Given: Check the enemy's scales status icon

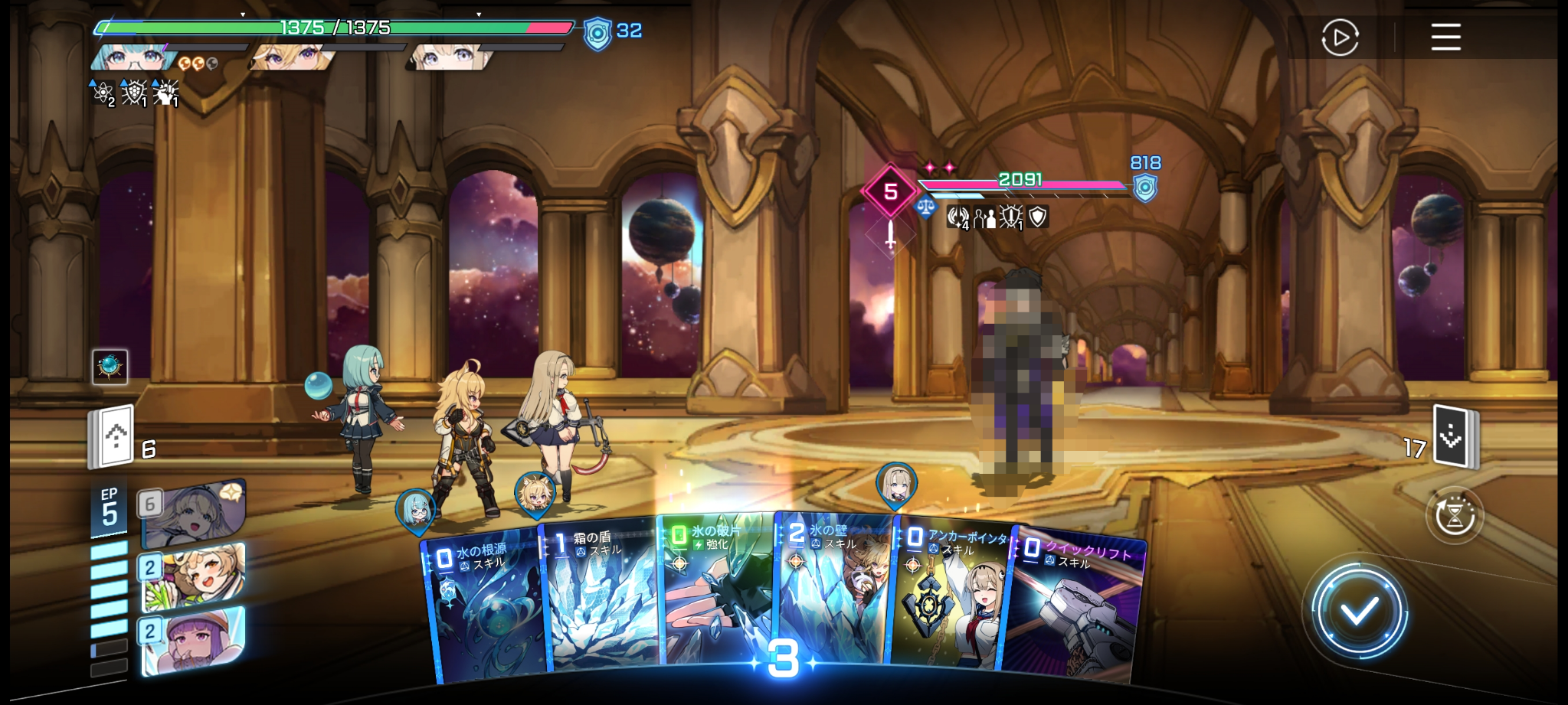Looking at the screenshot, I should [x=925, y=207].
